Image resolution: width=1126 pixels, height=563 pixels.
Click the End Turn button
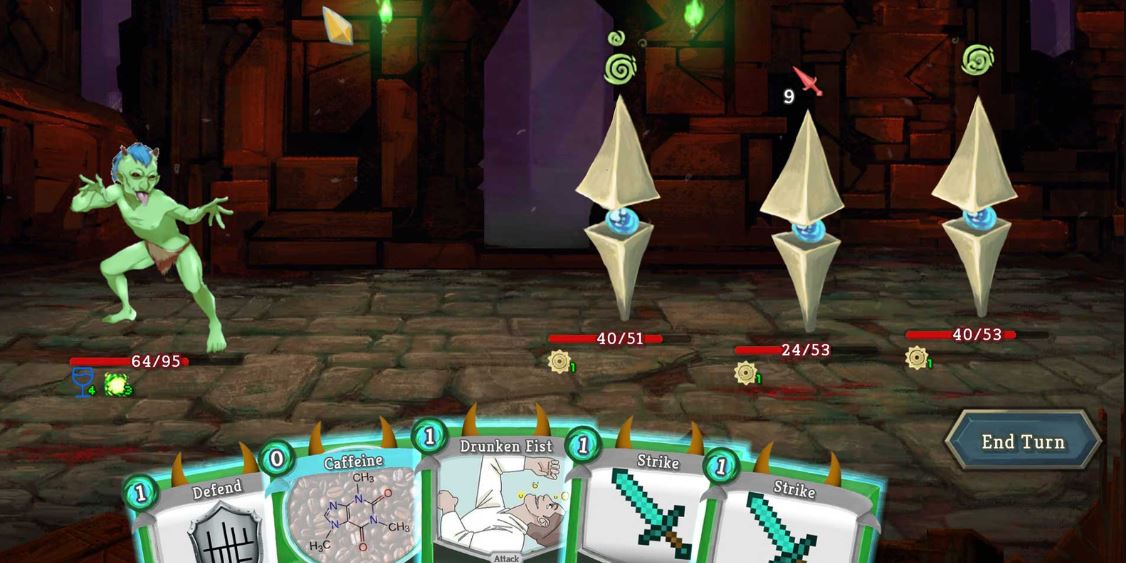coord(1022,441)
